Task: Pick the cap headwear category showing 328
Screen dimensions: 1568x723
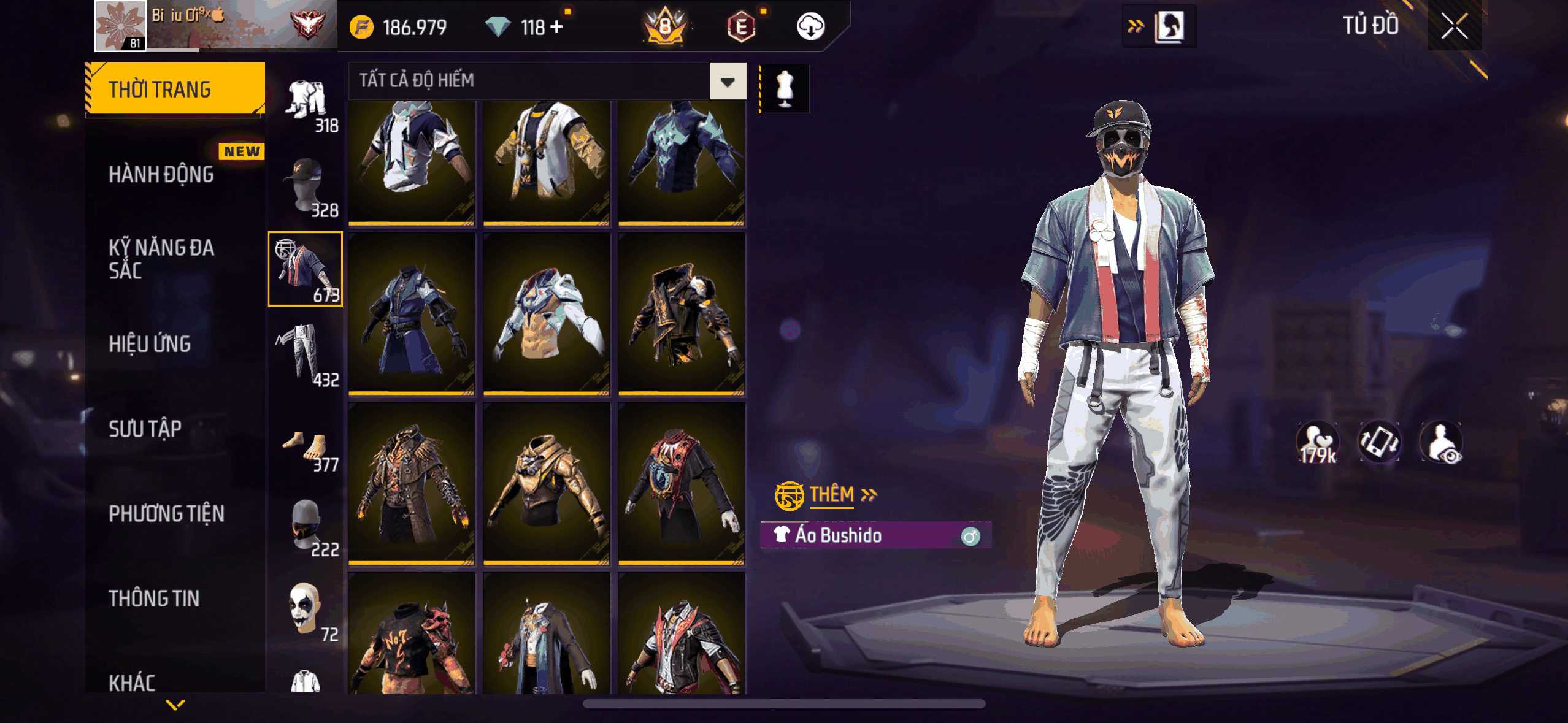Action: point(306,185)
